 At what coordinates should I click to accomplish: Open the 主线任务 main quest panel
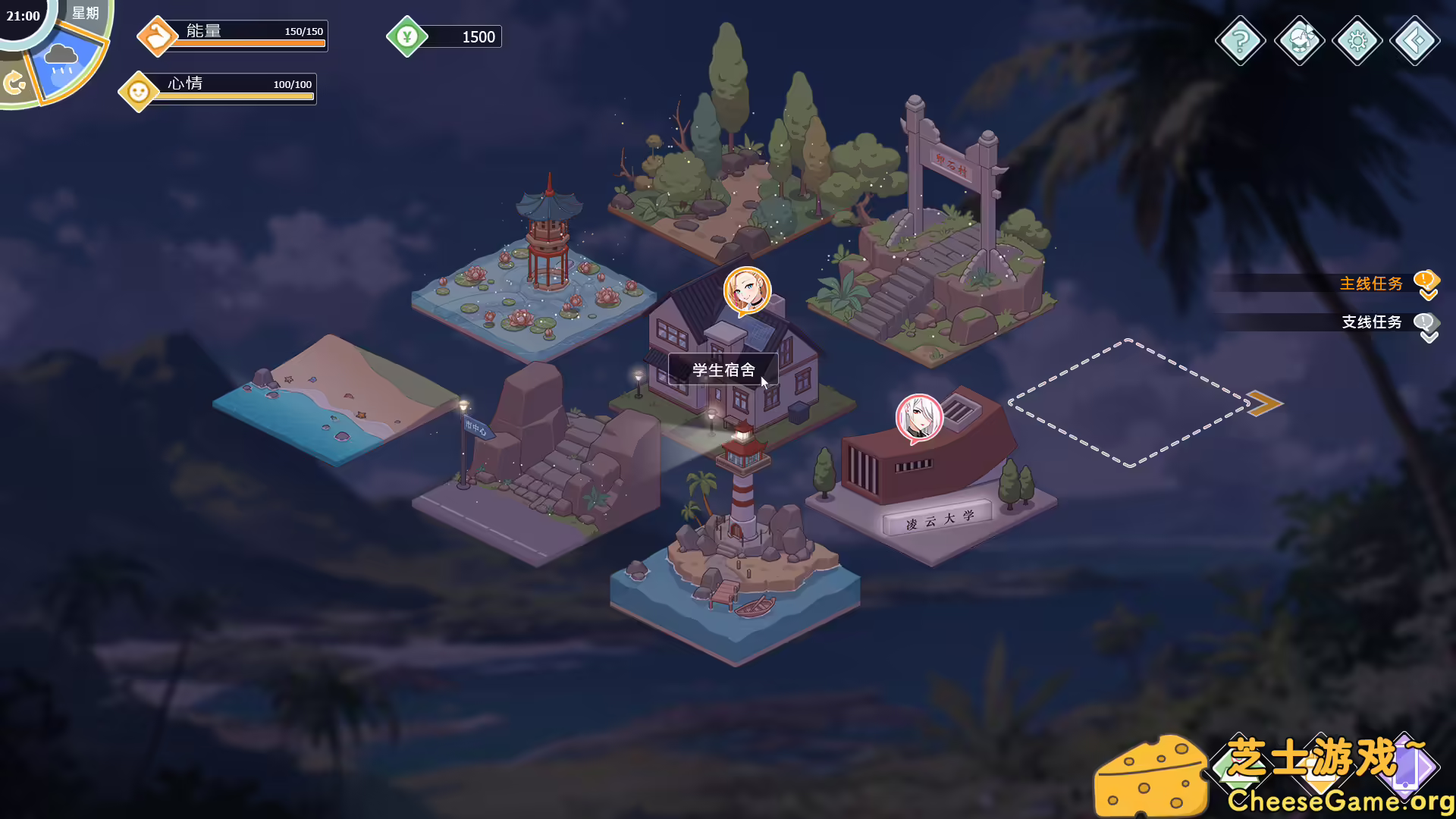(1370, 283)
